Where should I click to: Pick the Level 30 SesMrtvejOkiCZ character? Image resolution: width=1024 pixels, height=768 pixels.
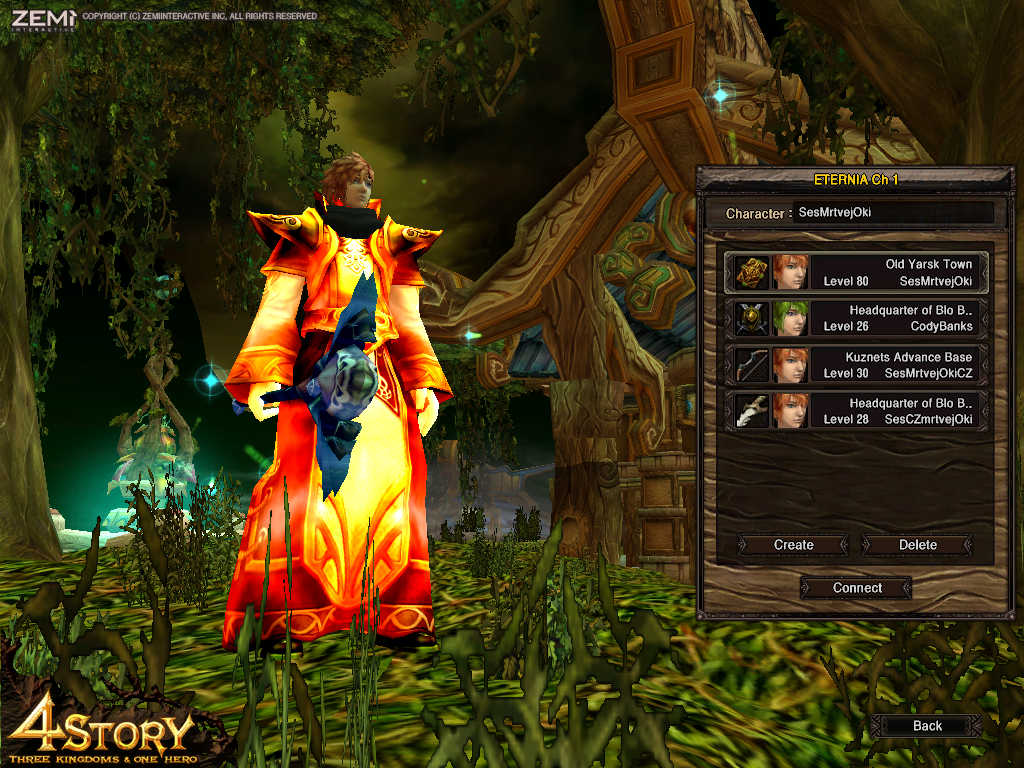coord(857,364)
